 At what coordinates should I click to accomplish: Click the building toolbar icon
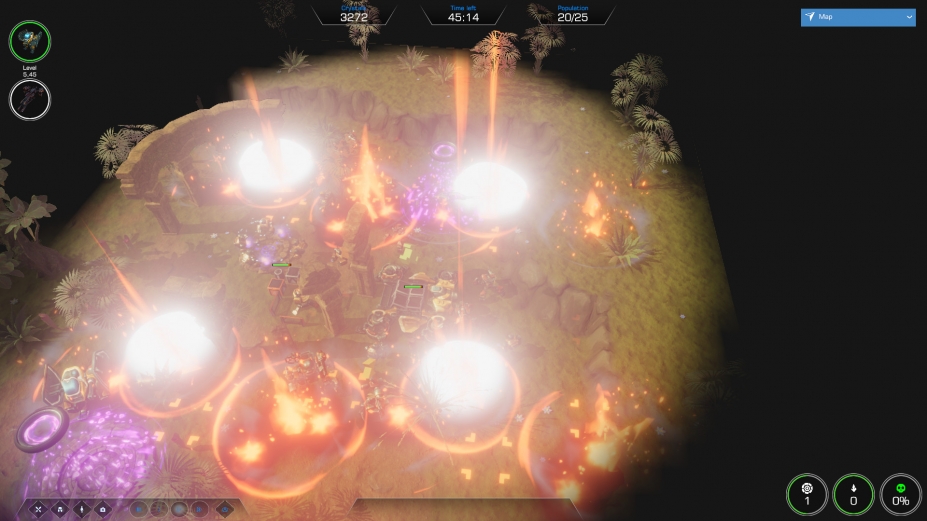click(x=60, y=509)
